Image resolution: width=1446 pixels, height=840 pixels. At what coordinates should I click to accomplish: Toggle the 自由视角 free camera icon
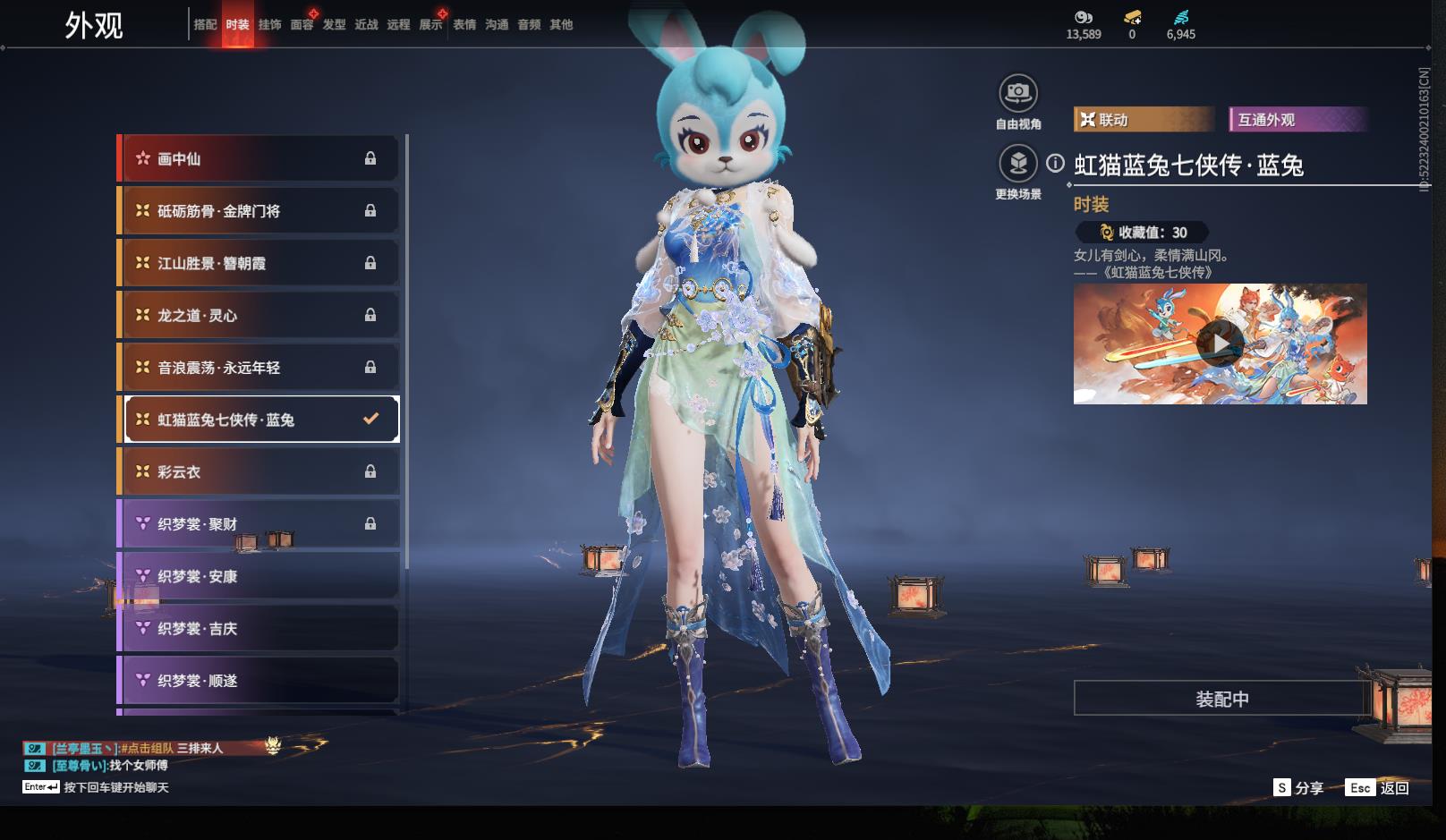click(1018, 93)
